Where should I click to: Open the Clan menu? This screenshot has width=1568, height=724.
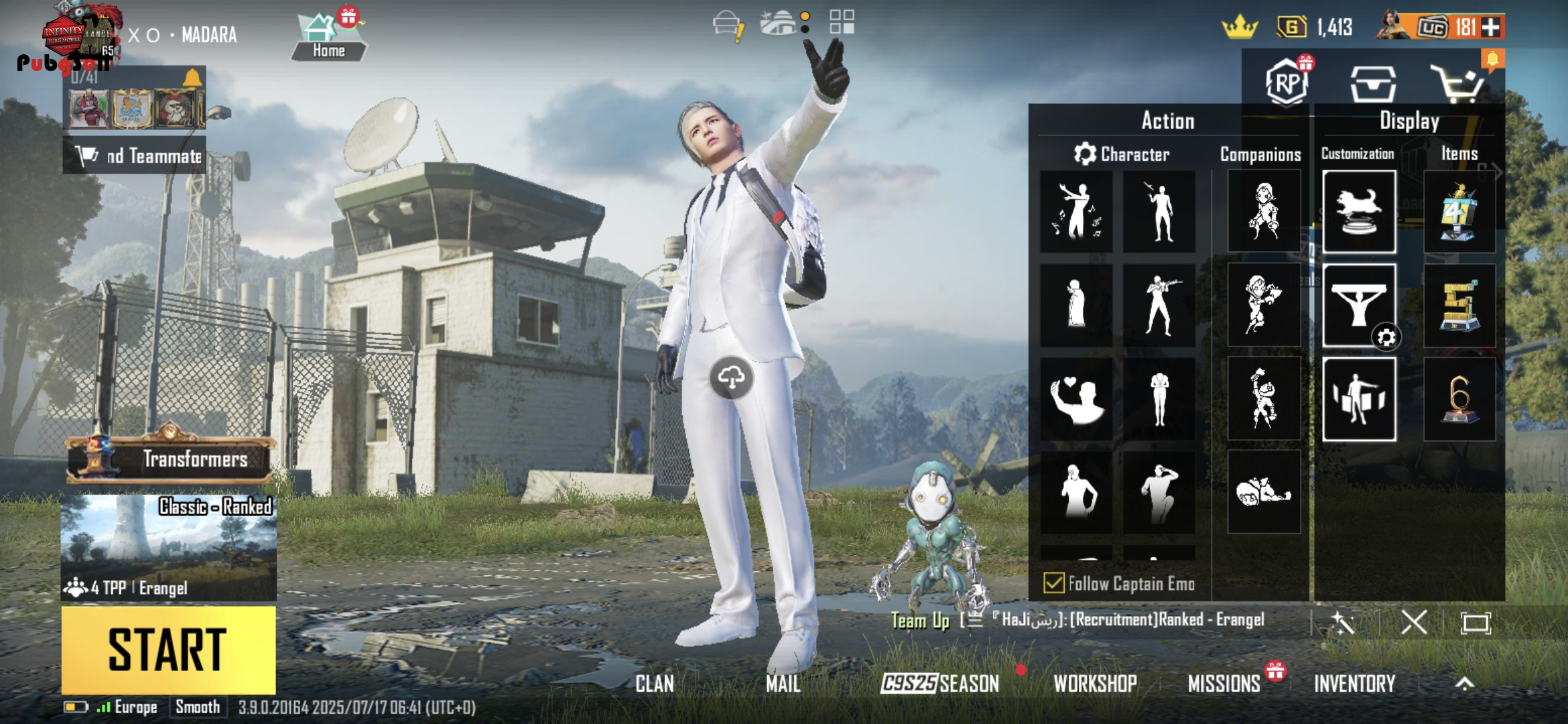coord(655,684)
